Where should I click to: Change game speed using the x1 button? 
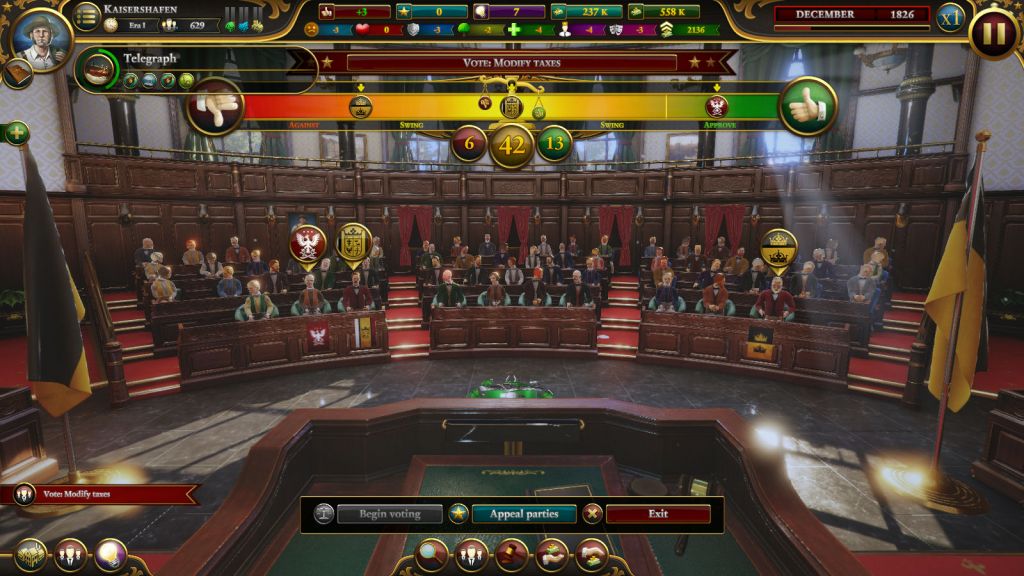click(949, 18)
